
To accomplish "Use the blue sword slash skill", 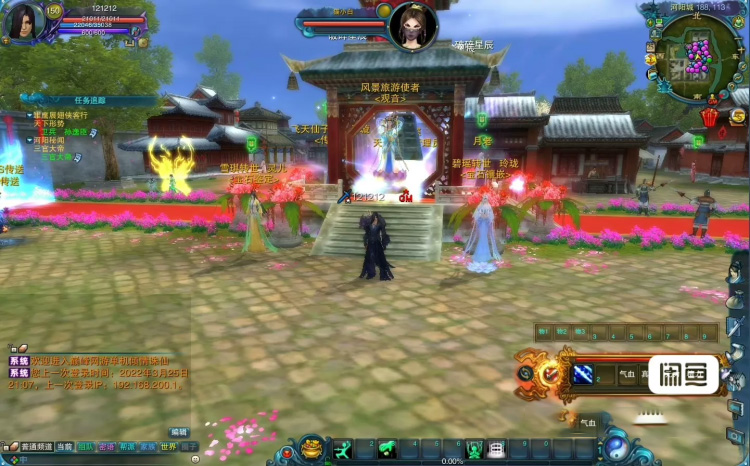I will pyautogui.click(x=582, y=373).
